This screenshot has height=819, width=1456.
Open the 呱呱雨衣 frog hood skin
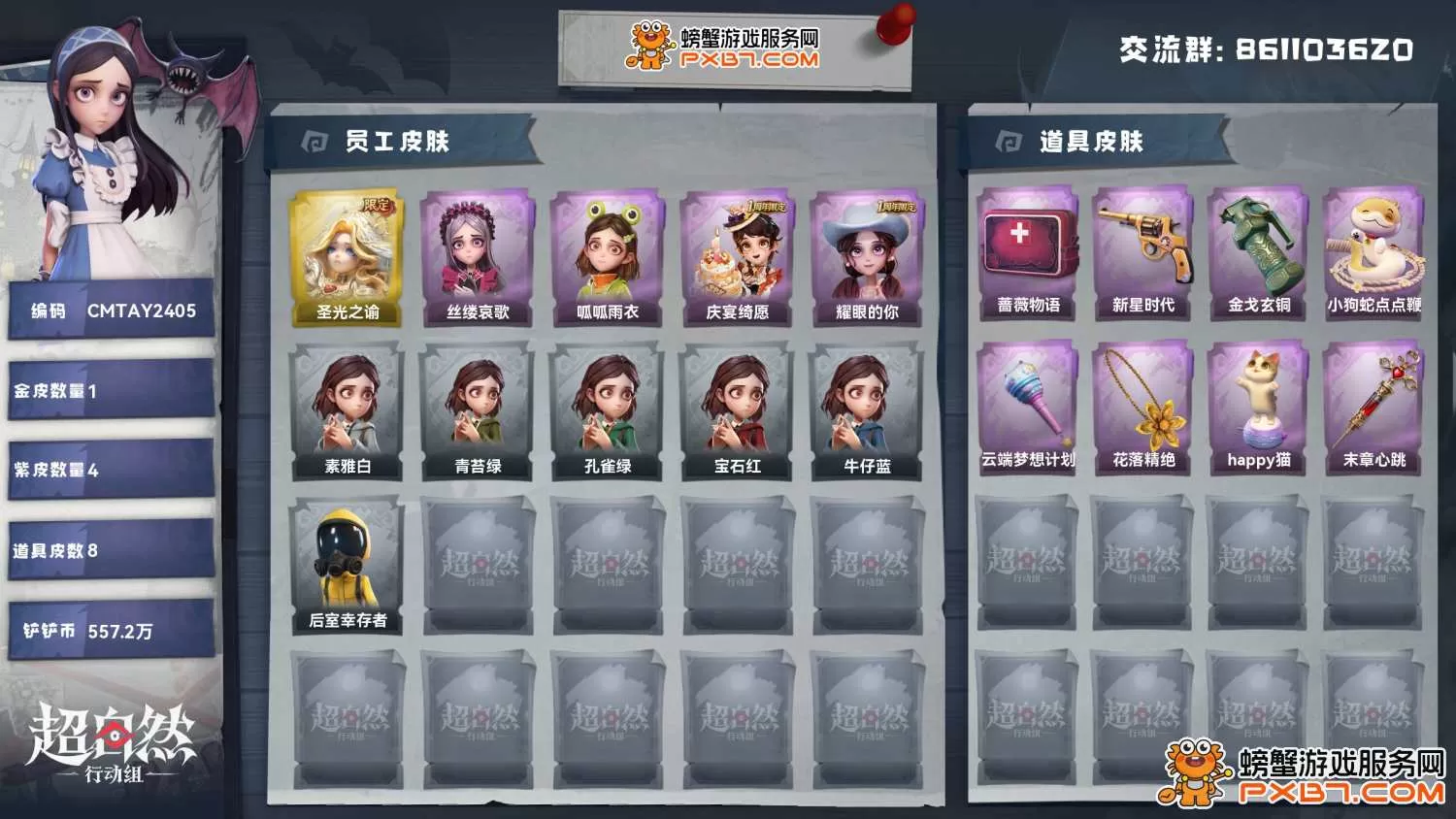coord(607,257)
